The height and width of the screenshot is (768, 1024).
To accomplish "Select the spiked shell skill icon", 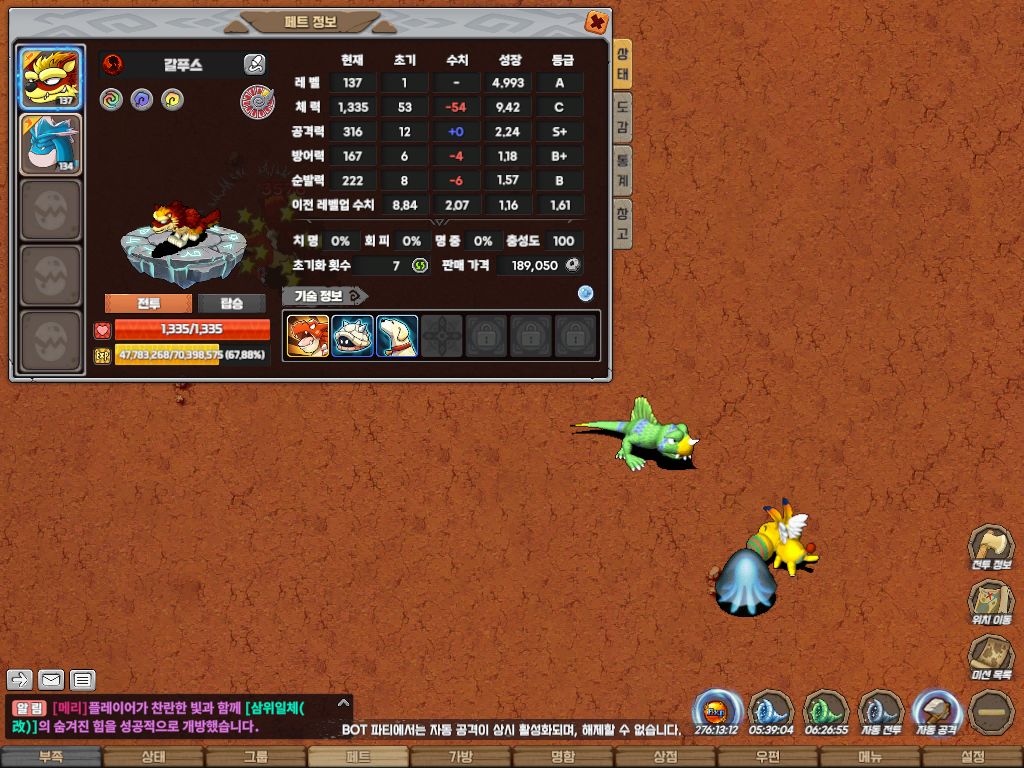I will [x=352, y=336].
